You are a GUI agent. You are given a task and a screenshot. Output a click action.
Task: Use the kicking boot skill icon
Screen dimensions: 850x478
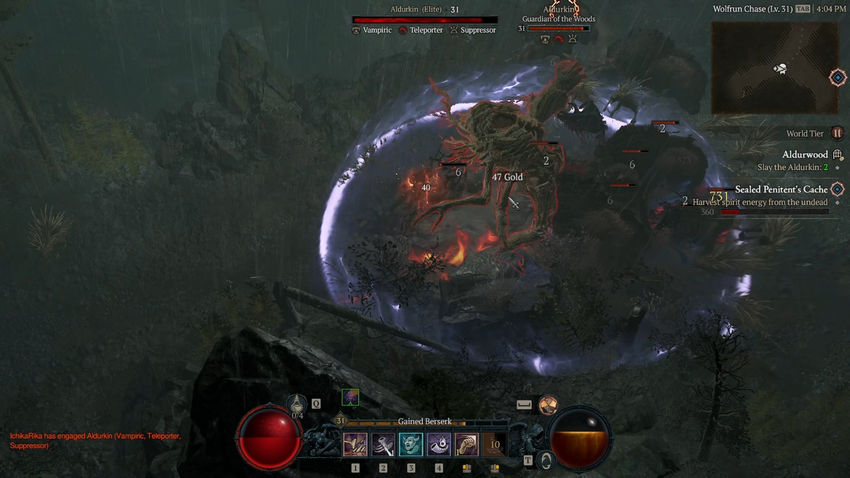pos(467,444)
